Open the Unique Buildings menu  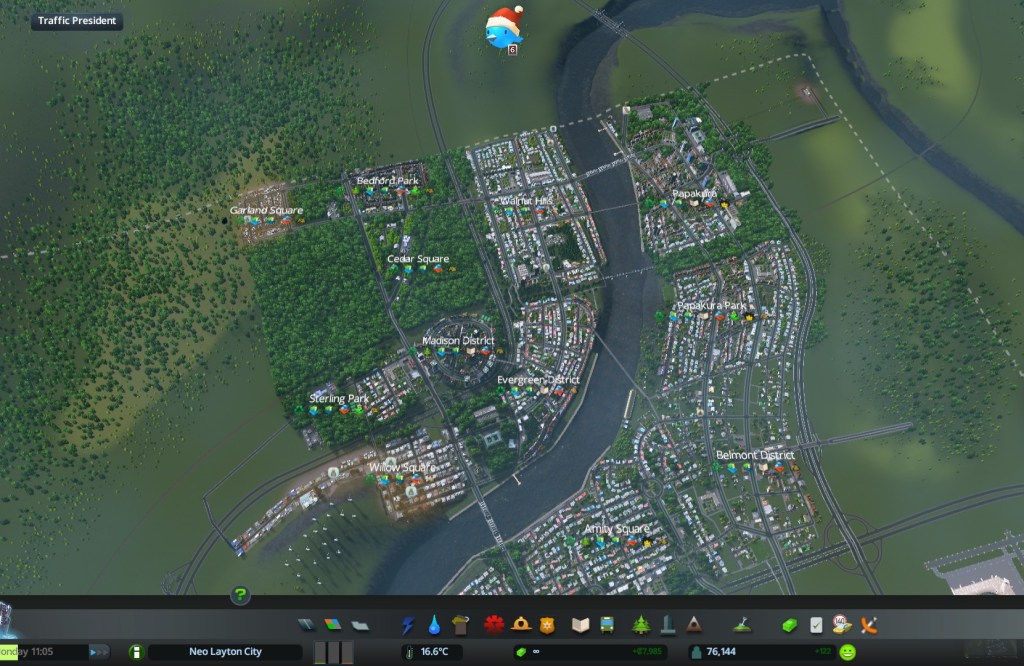[667, 625]
